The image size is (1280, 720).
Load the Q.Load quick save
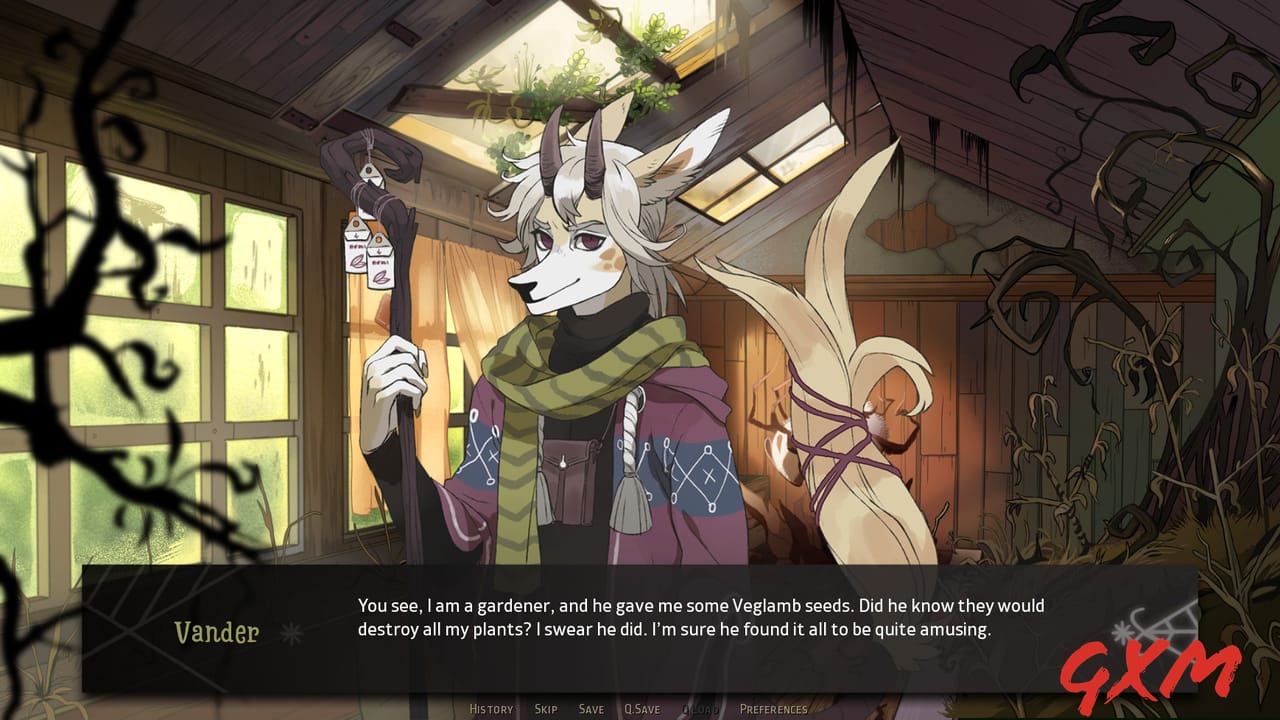click(702, 708)
